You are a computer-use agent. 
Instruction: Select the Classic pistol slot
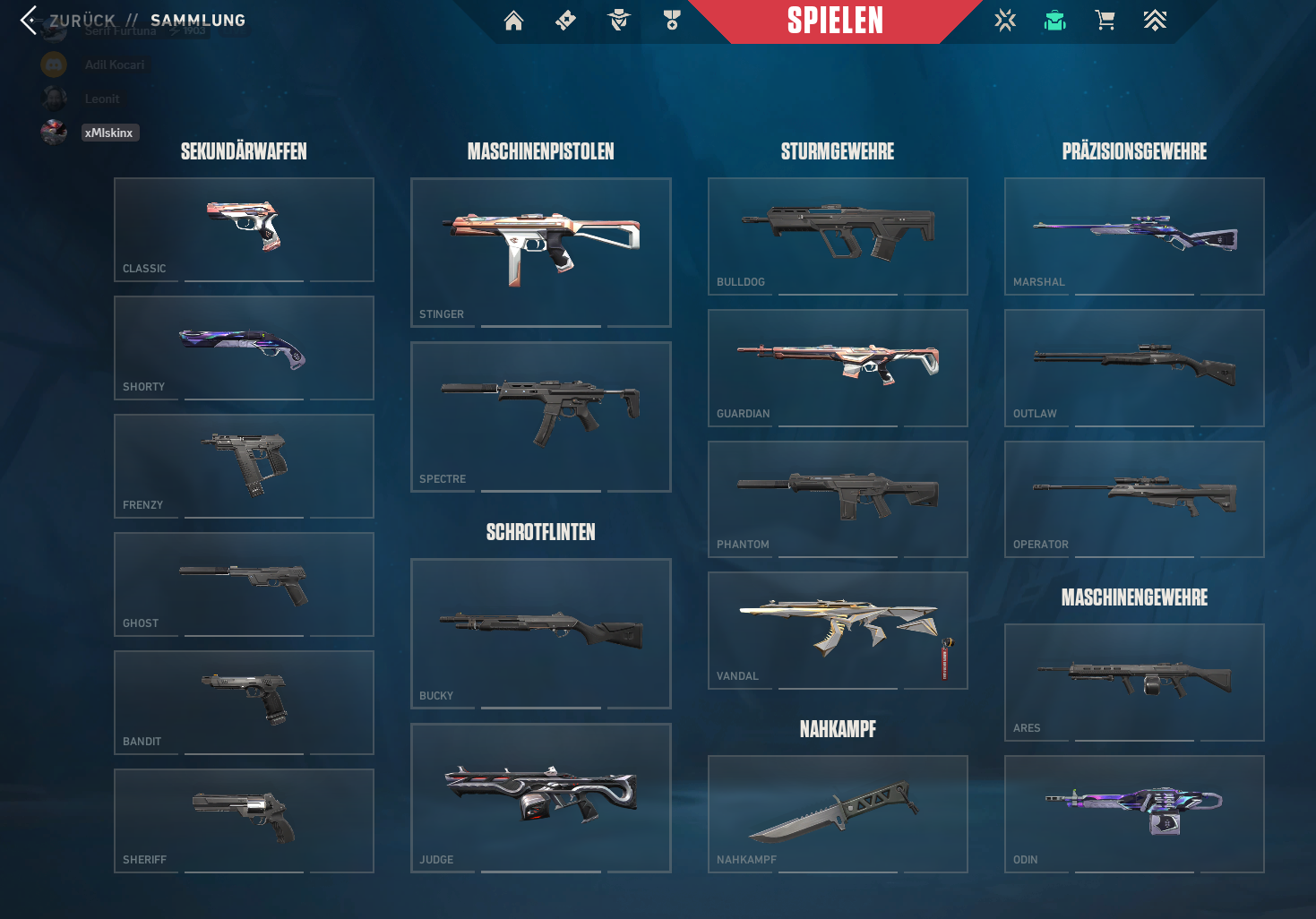244,229
